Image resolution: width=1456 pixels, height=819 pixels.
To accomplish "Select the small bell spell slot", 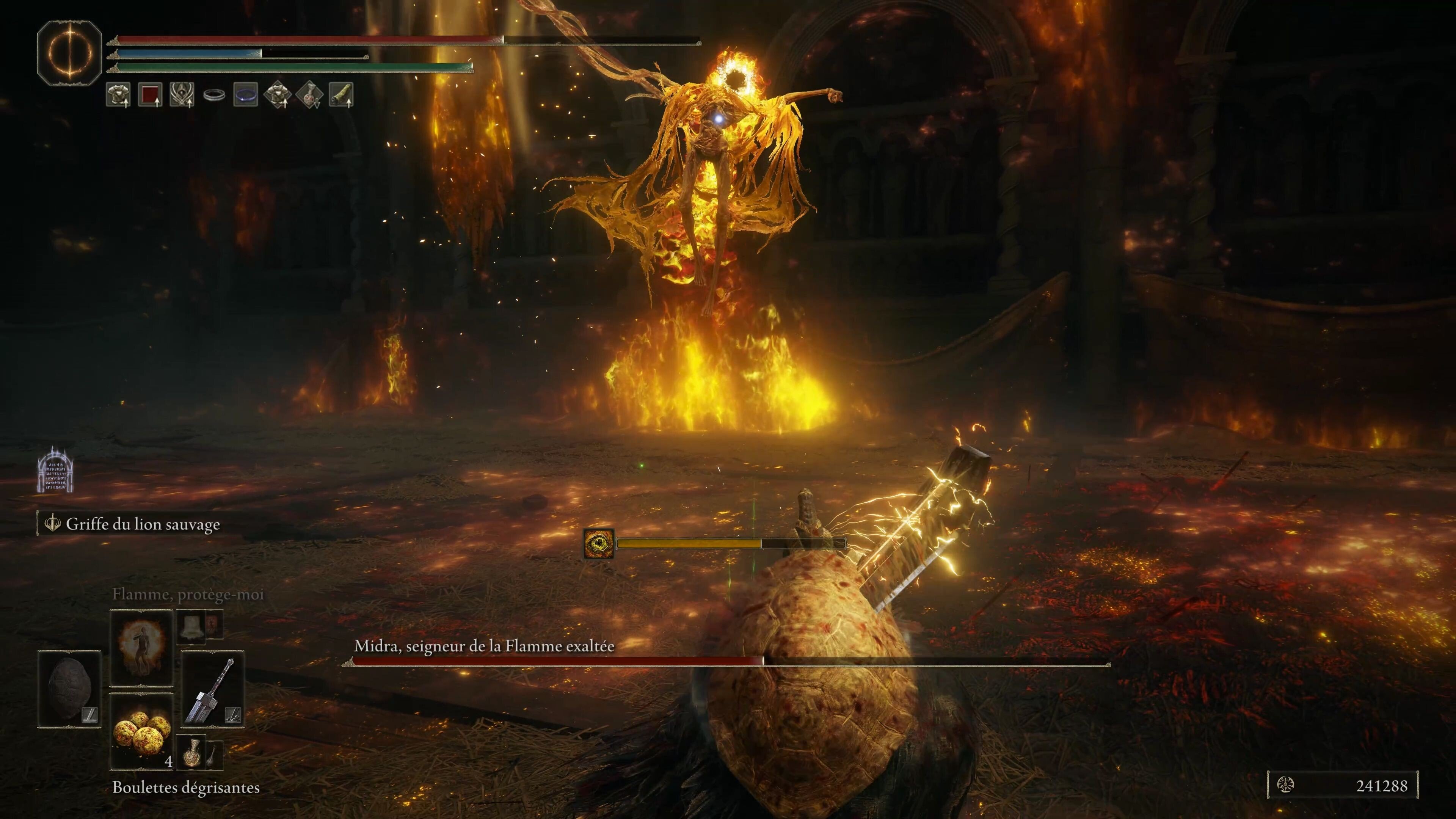I will [x=191, y=626].
